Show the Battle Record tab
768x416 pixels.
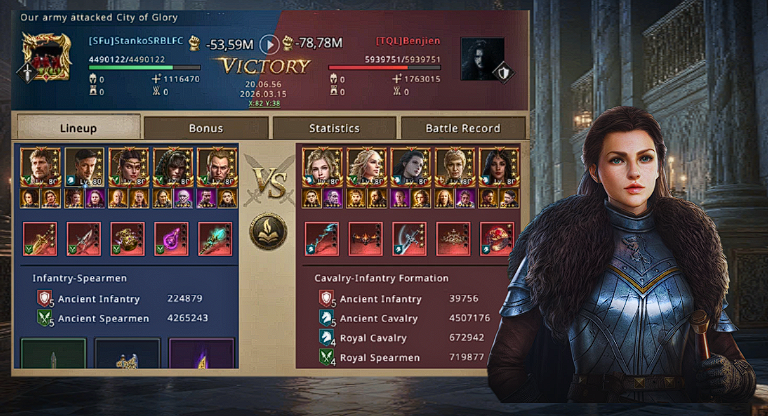pyautogui.click(x=463, y=128)
